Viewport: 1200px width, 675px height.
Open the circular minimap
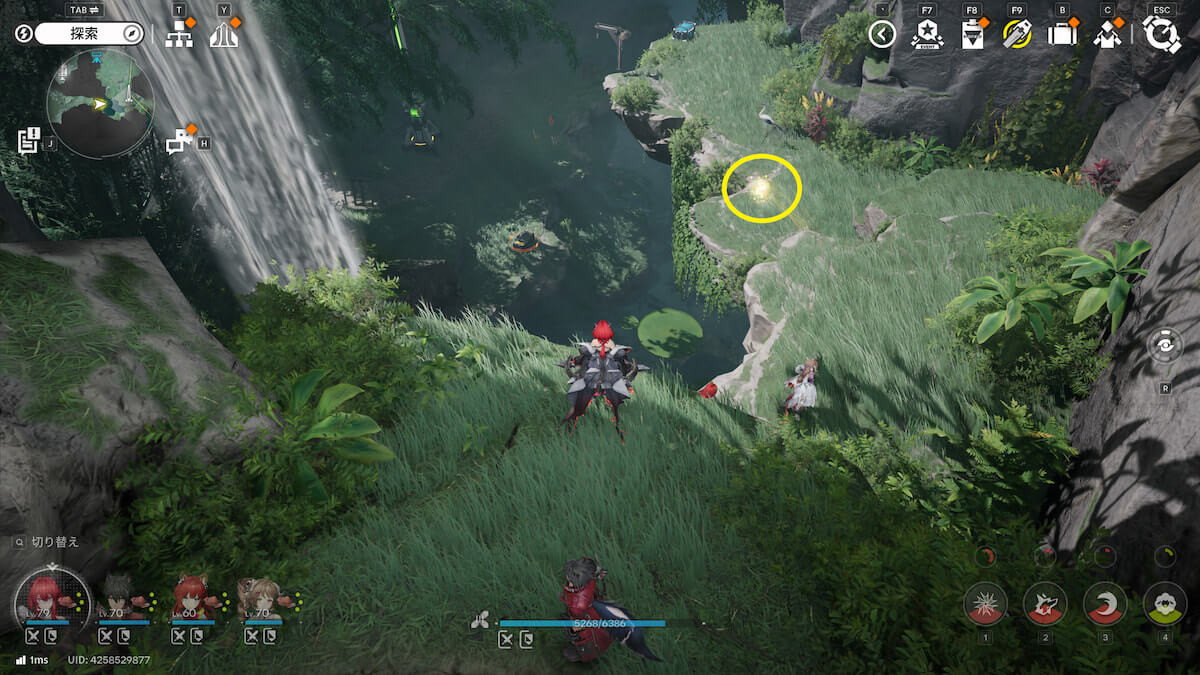pyautogui.click(x=100, y=103)
